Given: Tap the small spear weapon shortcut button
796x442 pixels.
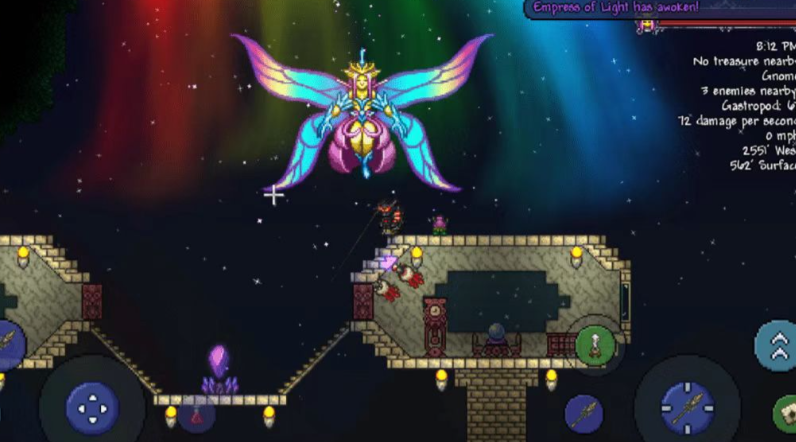Looking at the screenshot, I should [x=583, y=413].
